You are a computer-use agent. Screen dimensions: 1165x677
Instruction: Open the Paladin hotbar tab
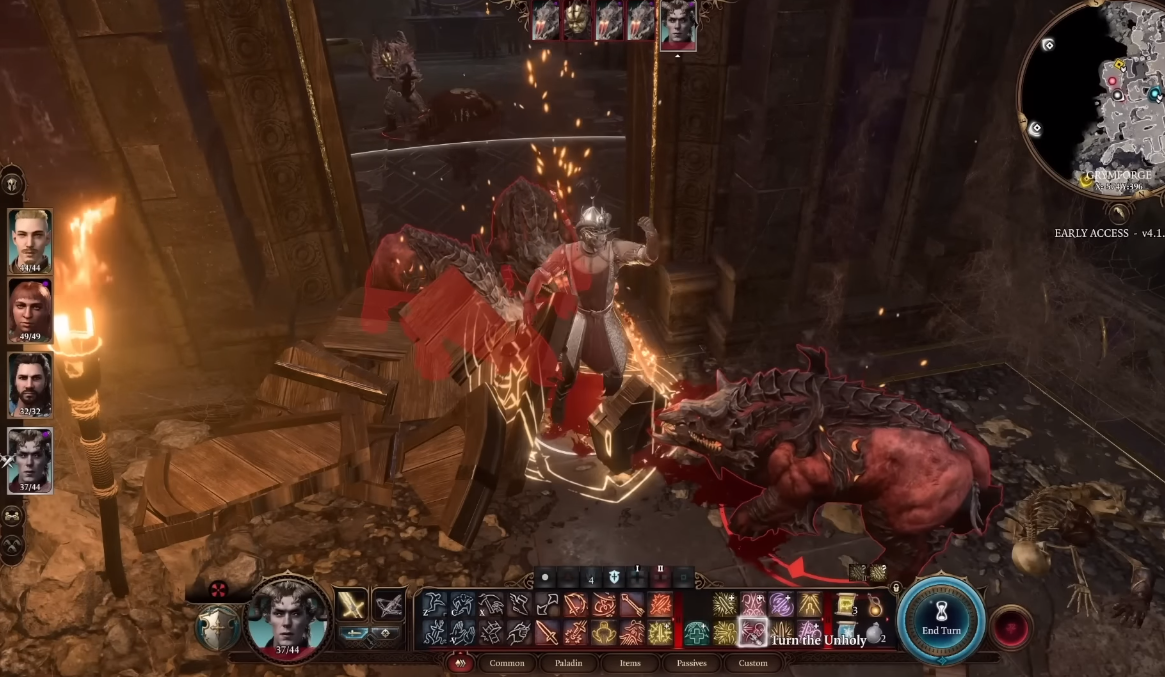coord(569,663)
